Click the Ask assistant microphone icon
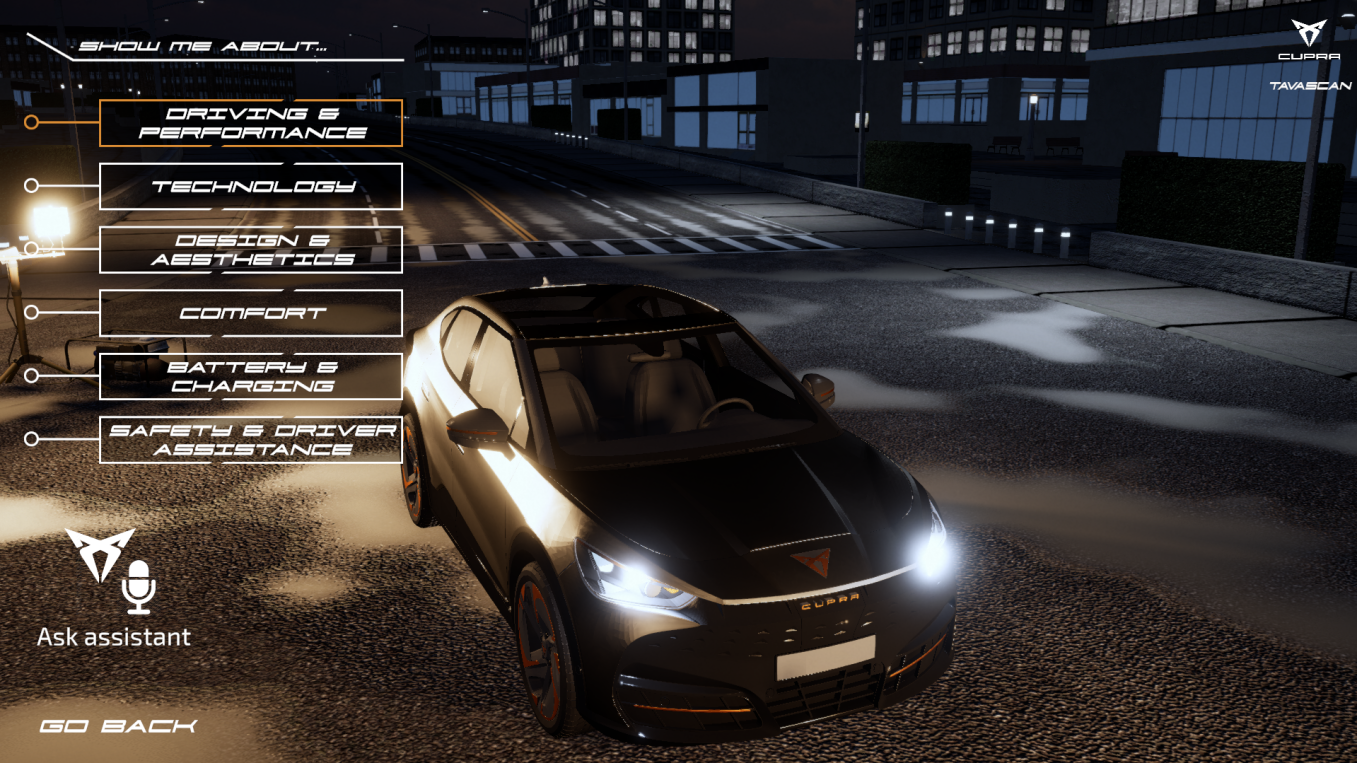 pos(138,588)
